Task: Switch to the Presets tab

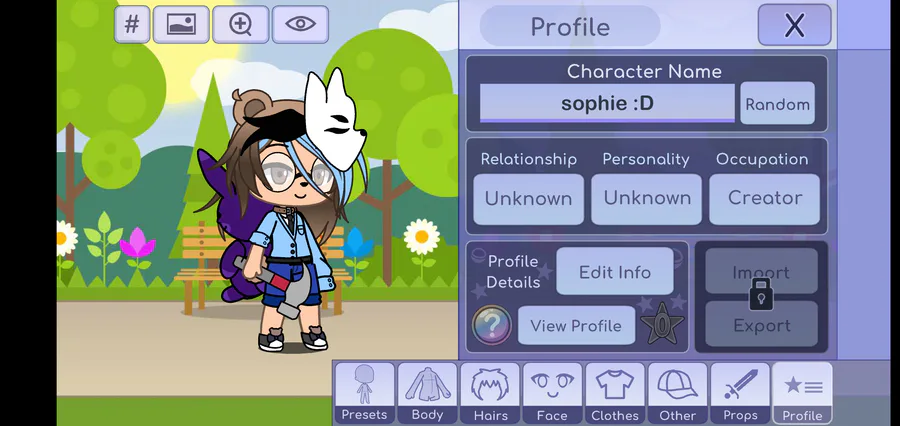Action: point(364,393)
